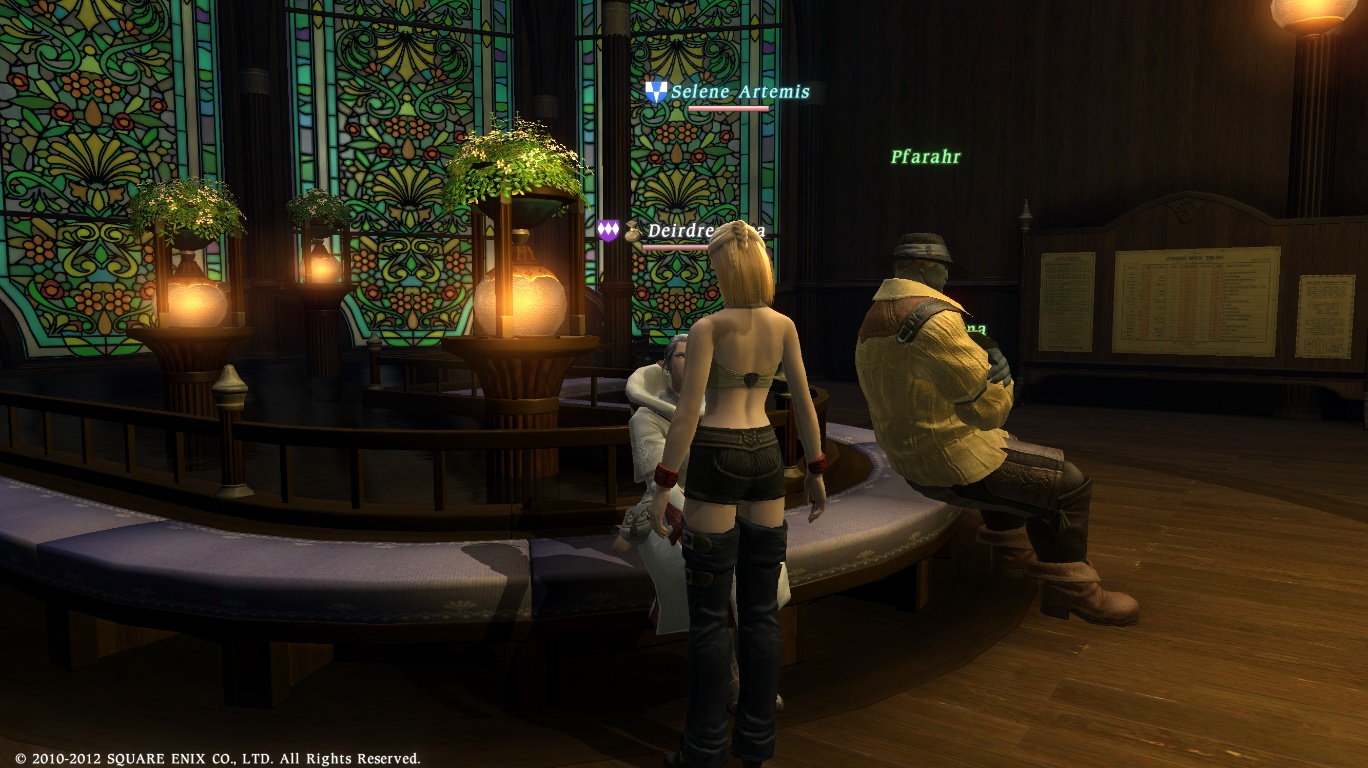
Task: Select the Selene Artemis nameplate
Action: [739, 92]
